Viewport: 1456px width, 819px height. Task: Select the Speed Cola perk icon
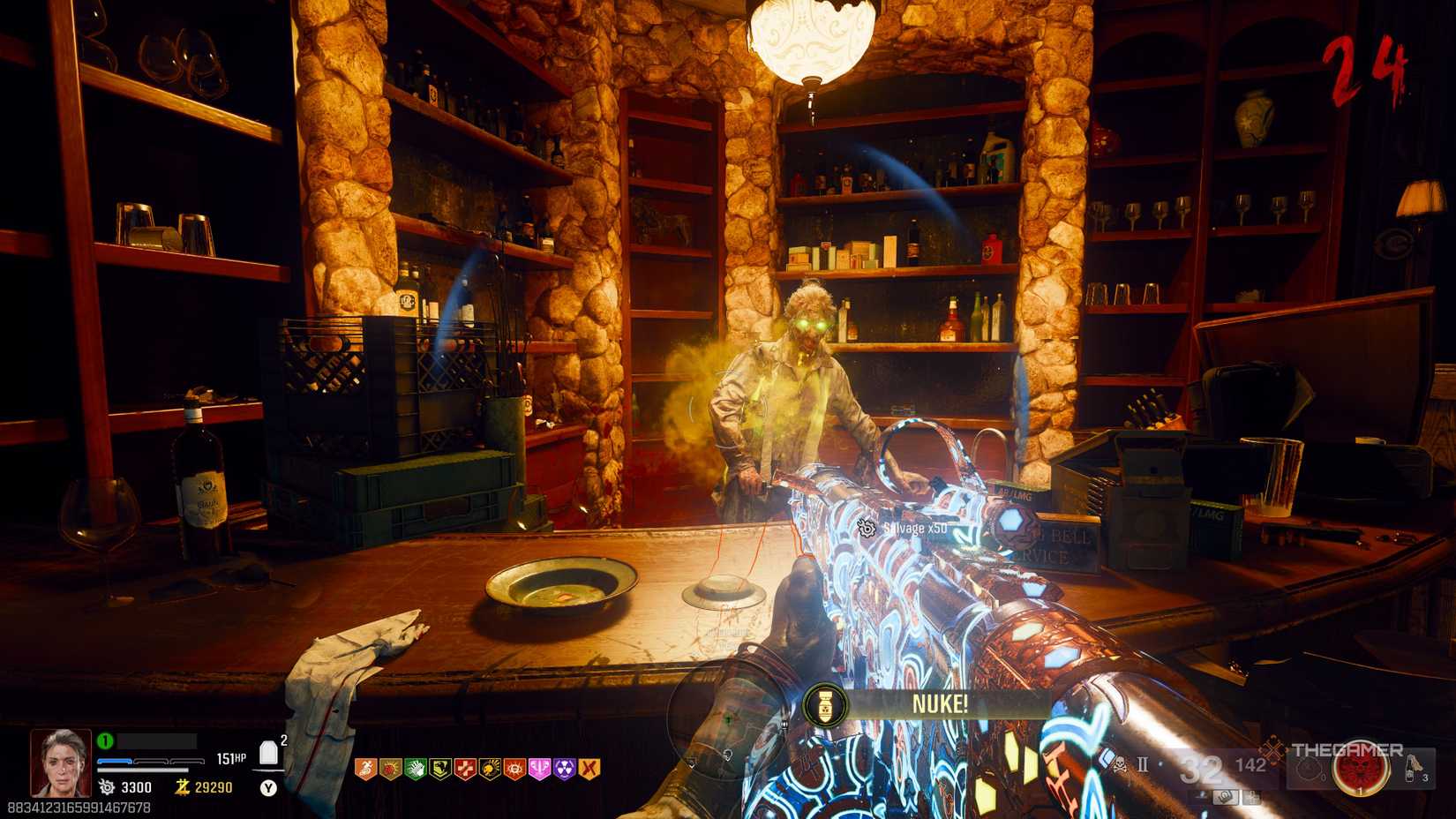(x=416, y=768)
